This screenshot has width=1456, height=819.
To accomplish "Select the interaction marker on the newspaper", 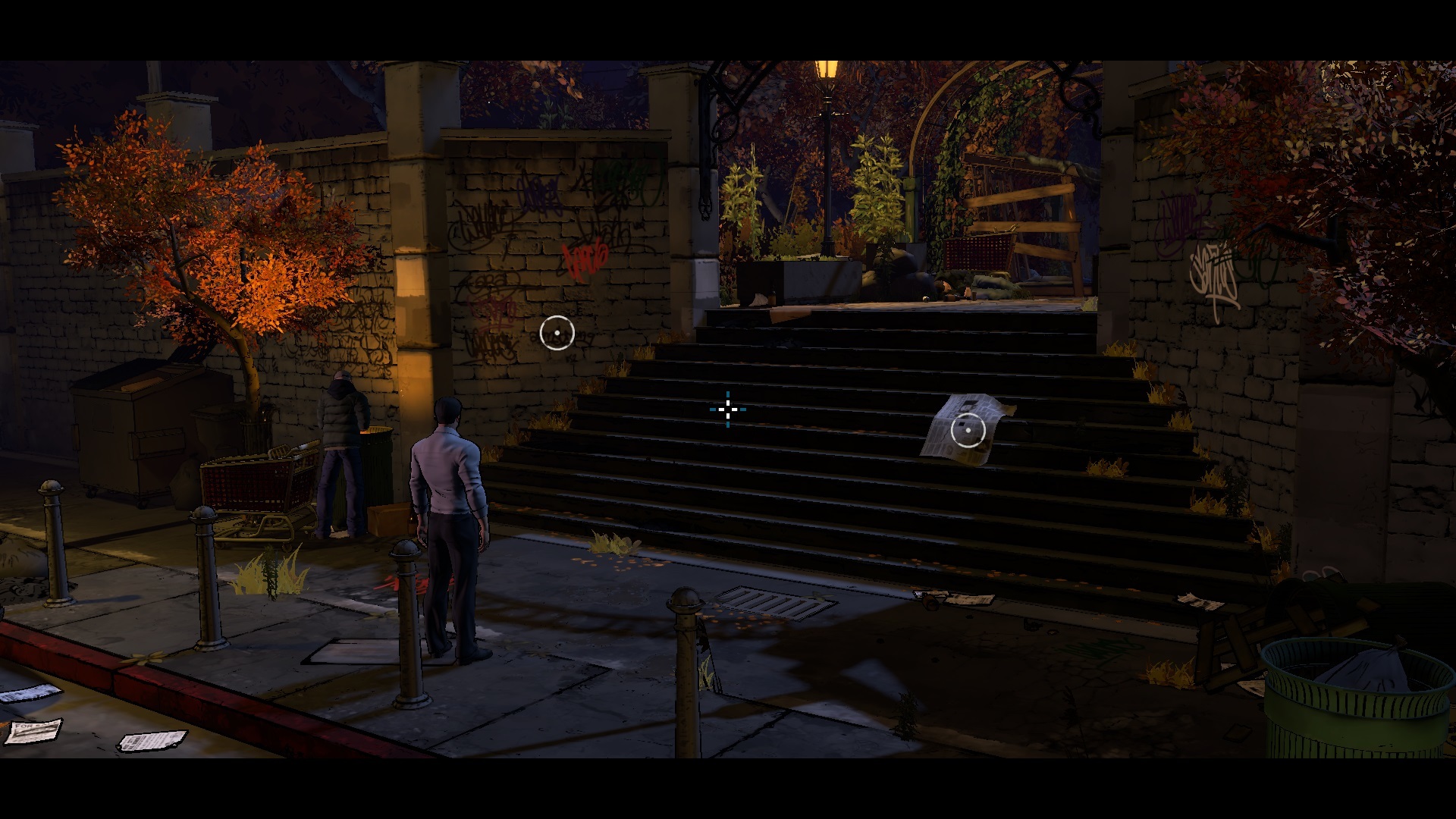I will pyautogui.click(x=968, y=430).
